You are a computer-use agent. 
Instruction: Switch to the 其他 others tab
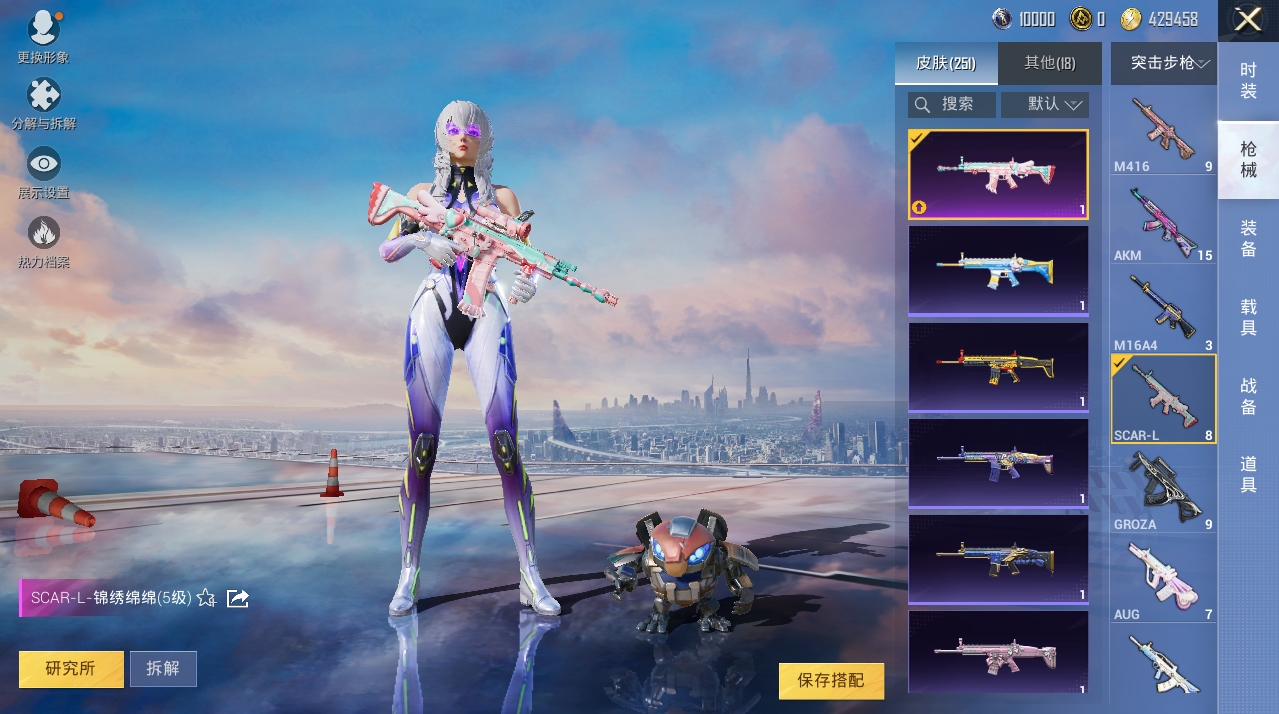click(1049, 64)
